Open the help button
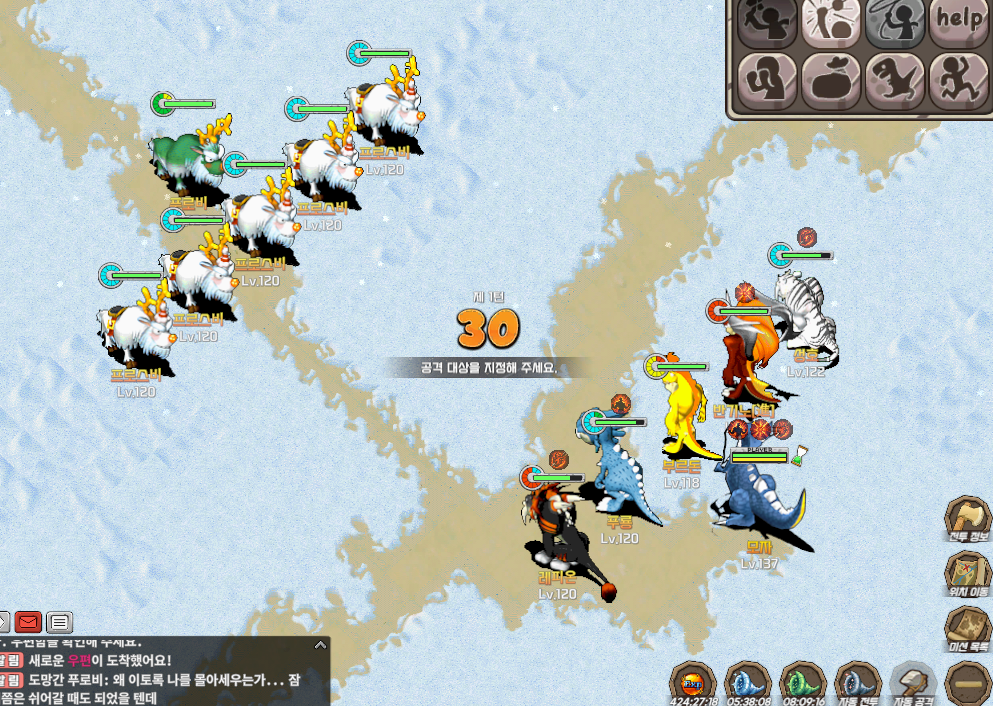Screen dimensions: 993x706 [959, 20]
